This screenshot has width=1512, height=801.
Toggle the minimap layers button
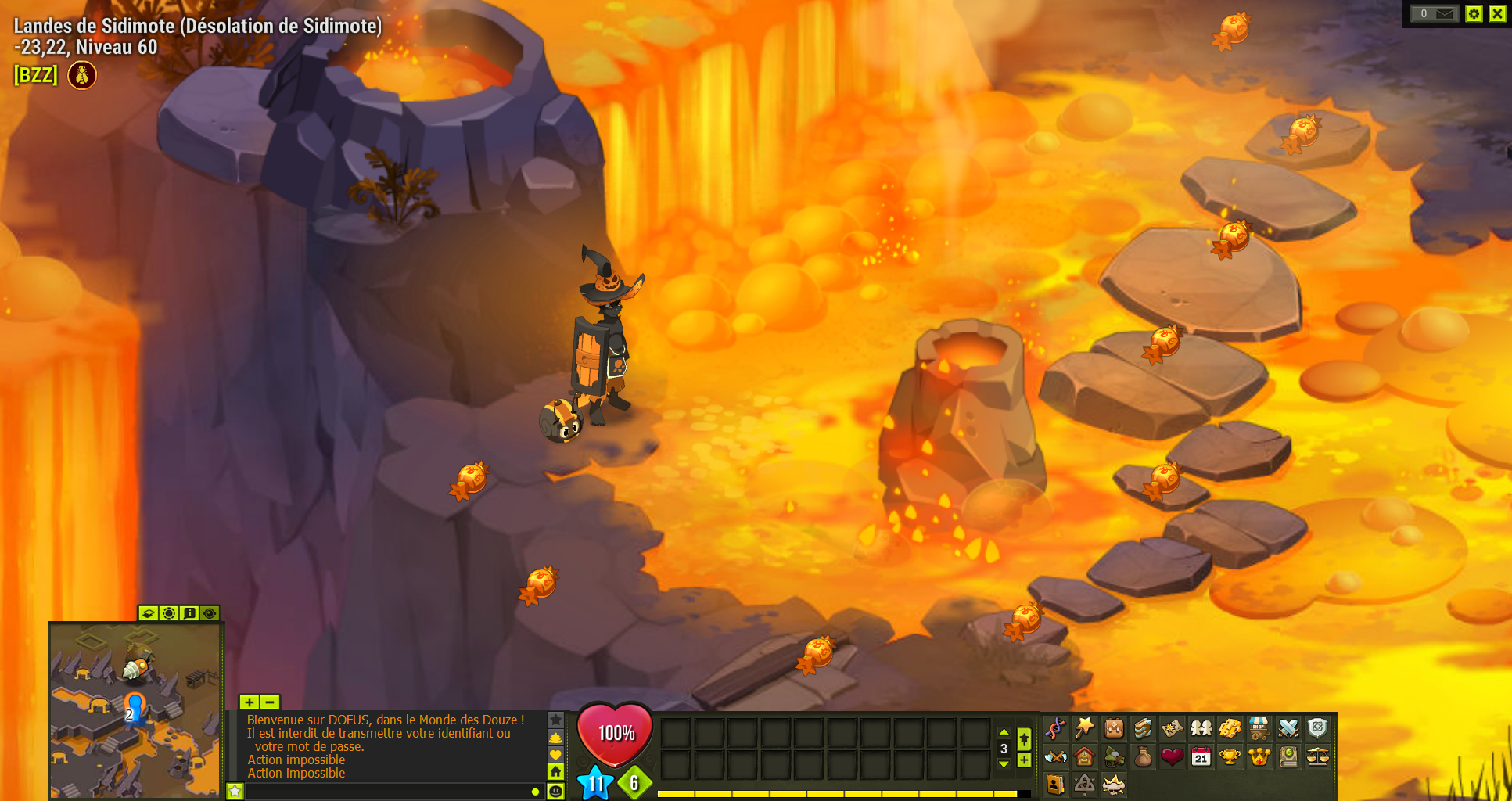(149, 614)
